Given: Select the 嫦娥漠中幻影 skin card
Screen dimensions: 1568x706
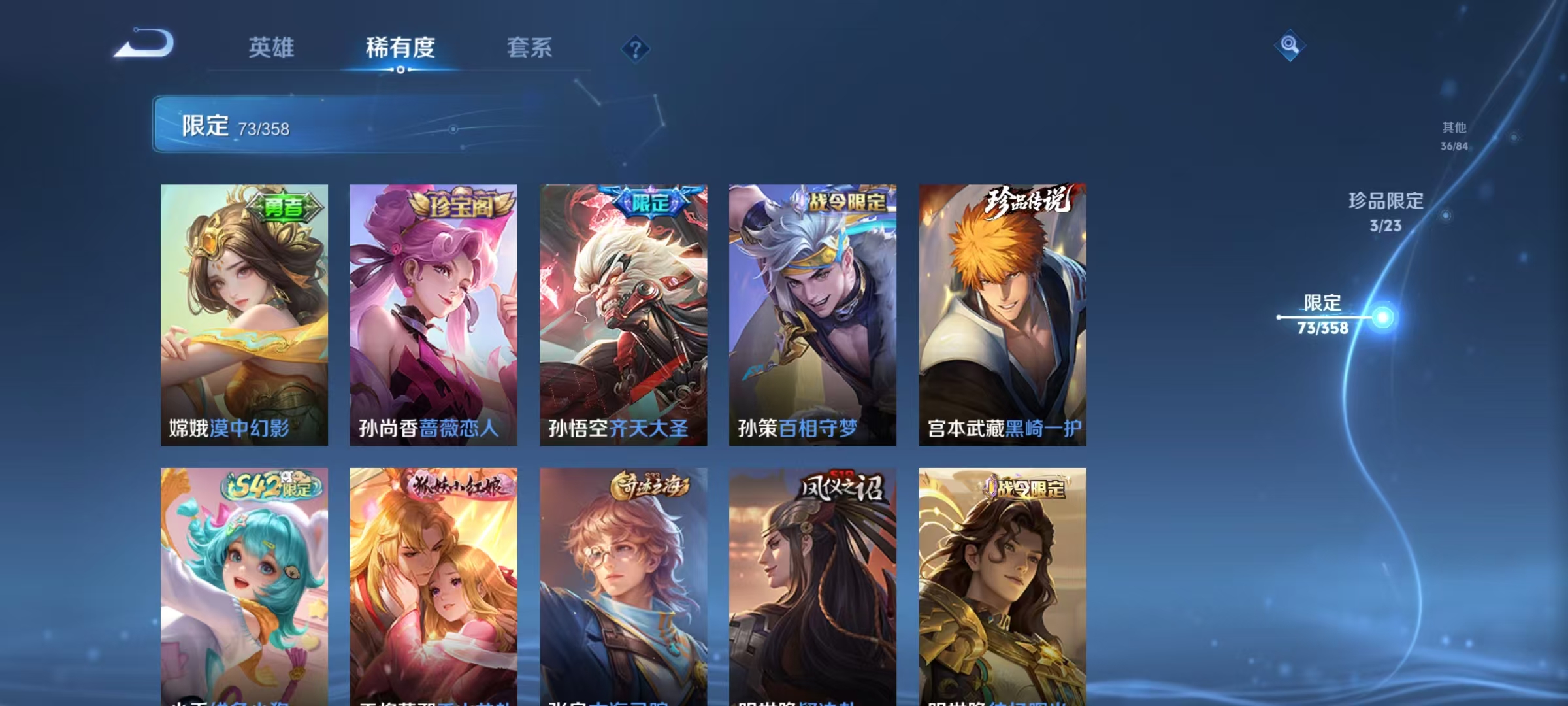Looking at the screenshot, I should 245,314.
